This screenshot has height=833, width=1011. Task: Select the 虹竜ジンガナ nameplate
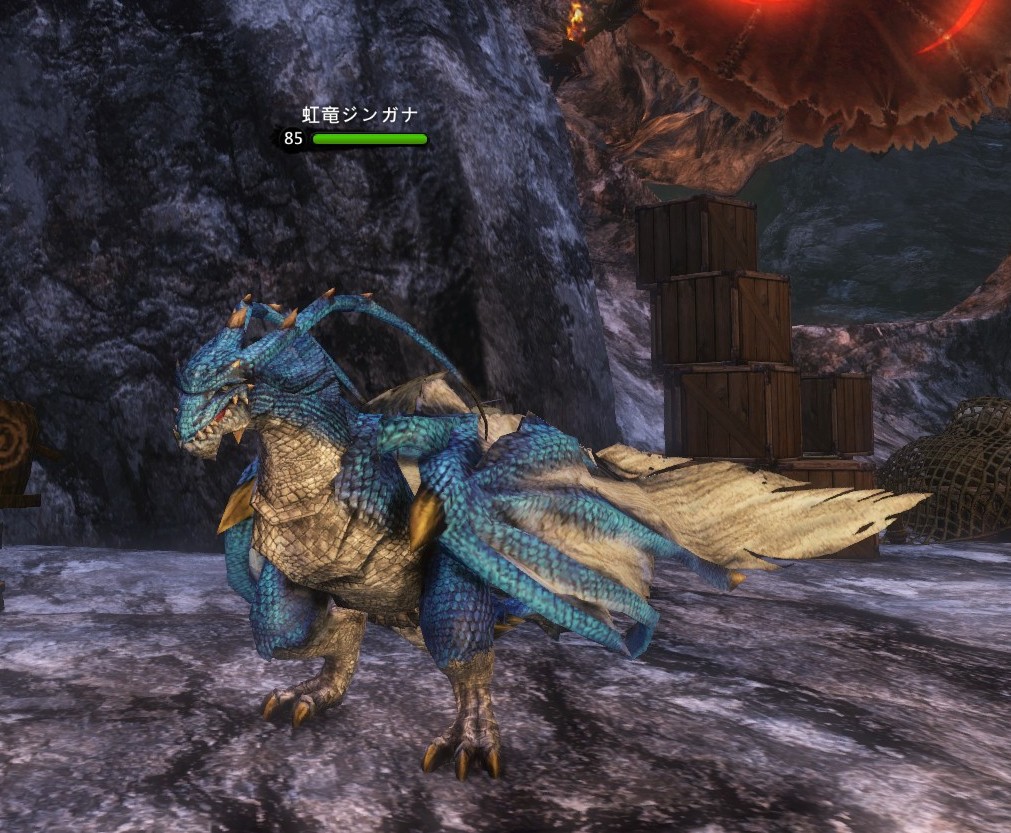point(360,116)
